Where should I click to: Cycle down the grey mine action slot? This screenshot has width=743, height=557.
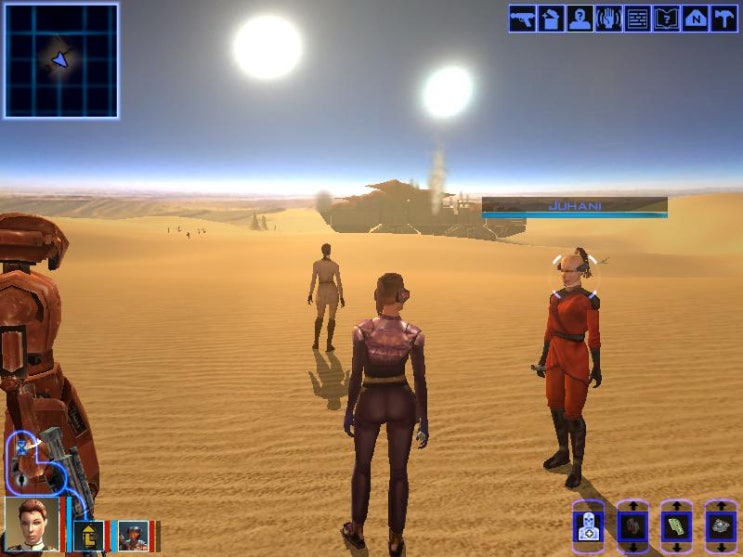pyautogui.click(x=721, y=547)
